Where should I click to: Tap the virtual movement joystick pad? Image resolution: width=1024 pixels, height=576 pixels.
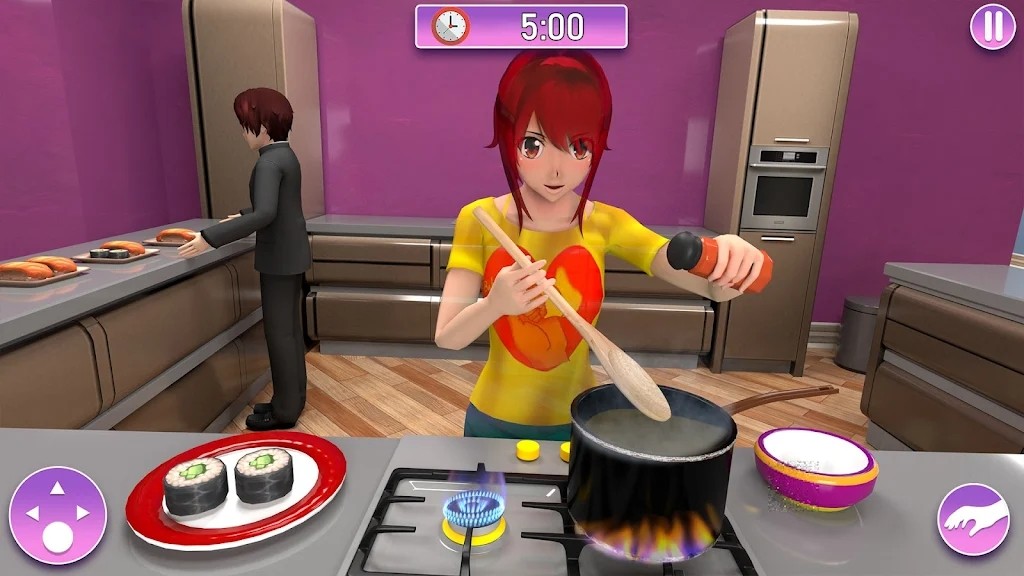tap(57, 515)
